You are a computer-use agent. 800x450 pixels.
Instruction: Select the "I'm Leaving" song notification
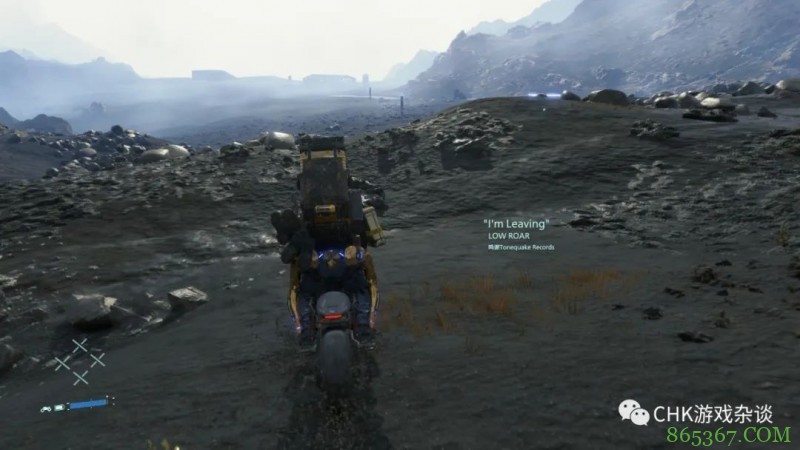(516, 224)
